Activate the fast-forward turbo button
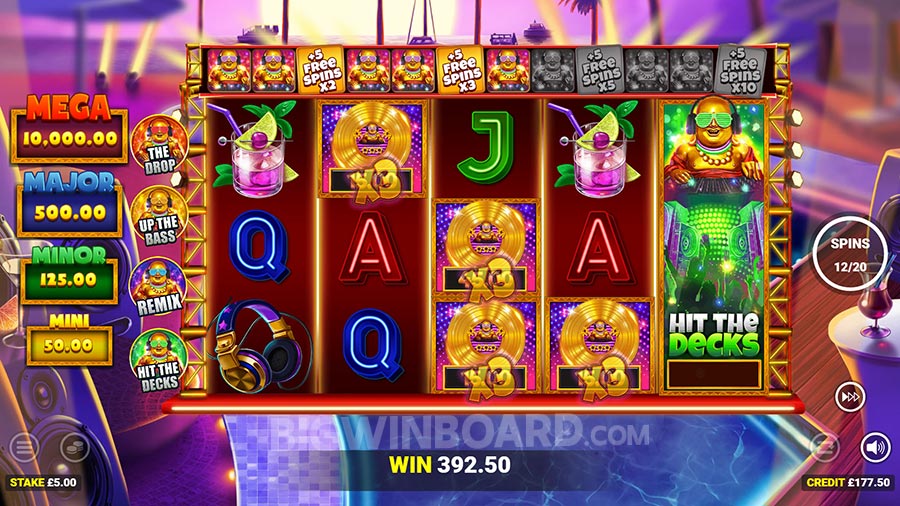 pos(850,398)
